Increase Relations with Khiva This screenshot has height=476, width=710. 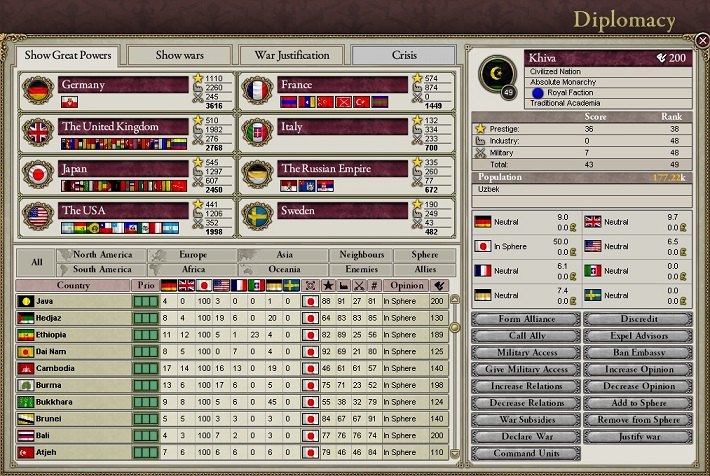(524, 386)
